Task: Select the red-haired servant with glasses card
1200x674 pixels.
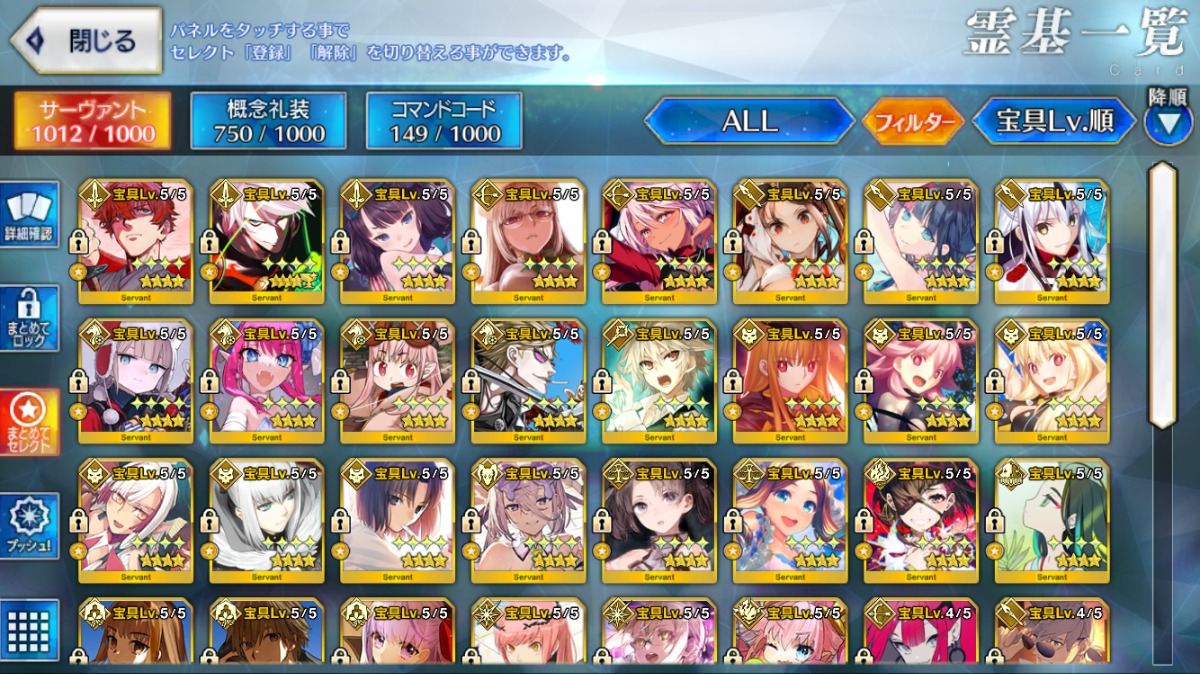Action: pyautogui.click(x=136, y=240)
